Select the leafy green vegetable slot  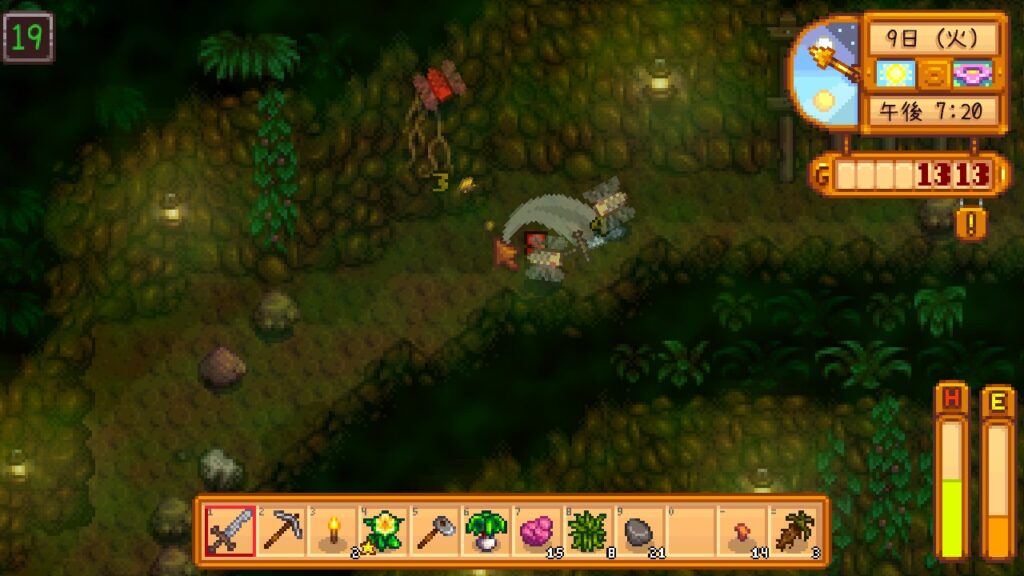[486, 530]
